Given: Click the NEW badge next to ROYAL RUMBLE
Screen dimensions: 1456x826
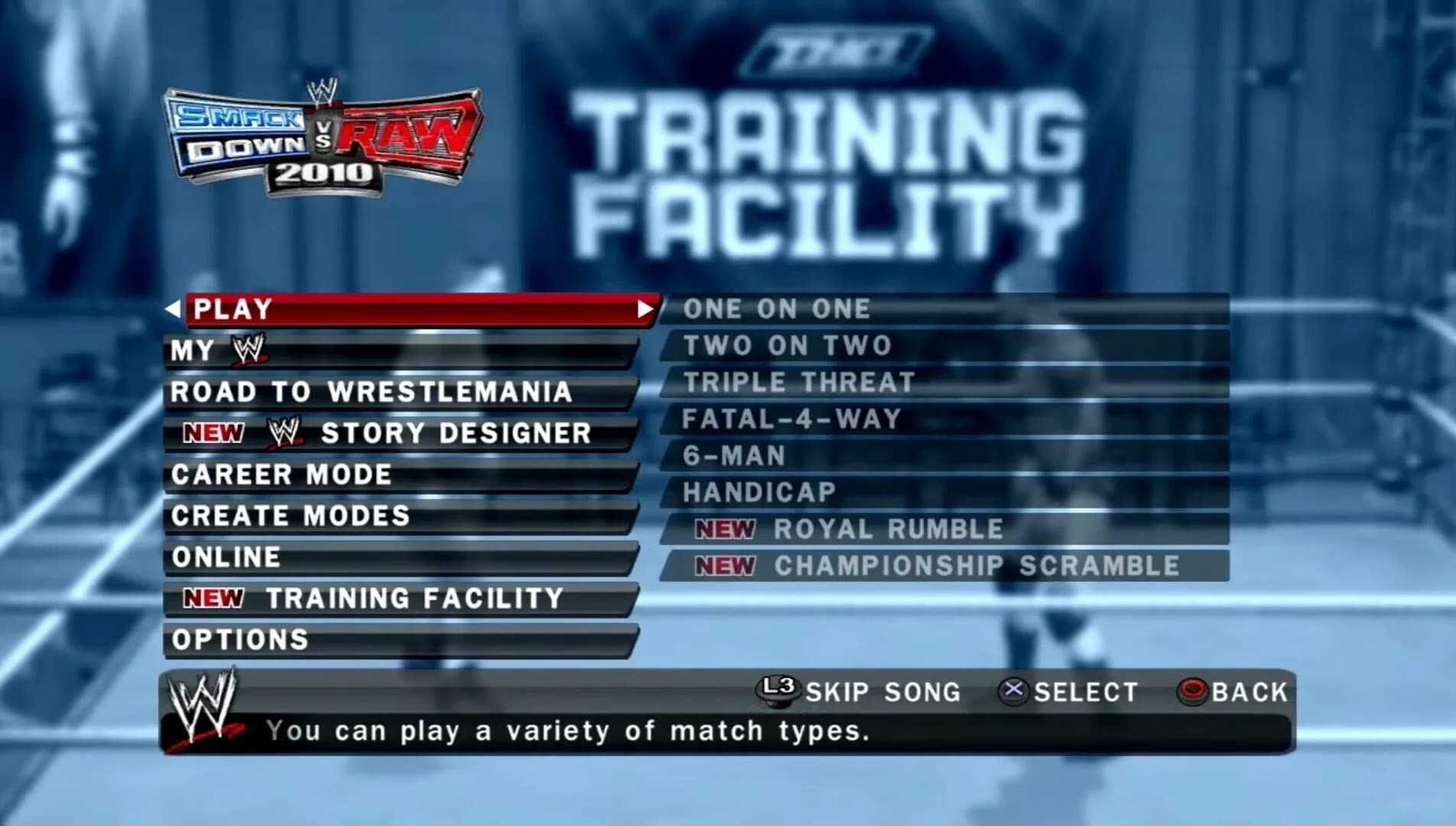Looking at the screenshot, I should [726, 528].
